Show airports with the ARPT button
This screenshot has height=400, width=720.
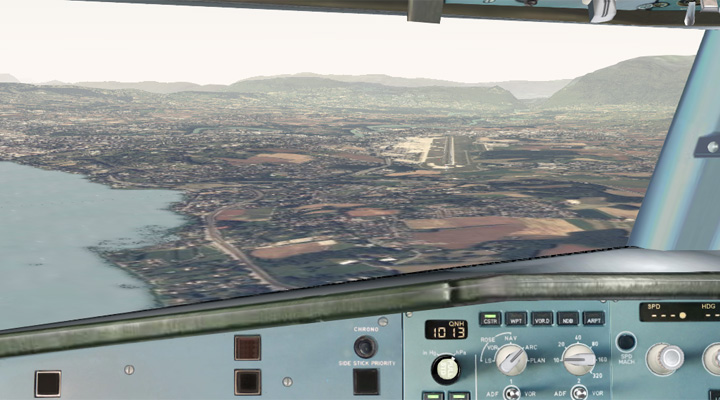pos(593,320)
